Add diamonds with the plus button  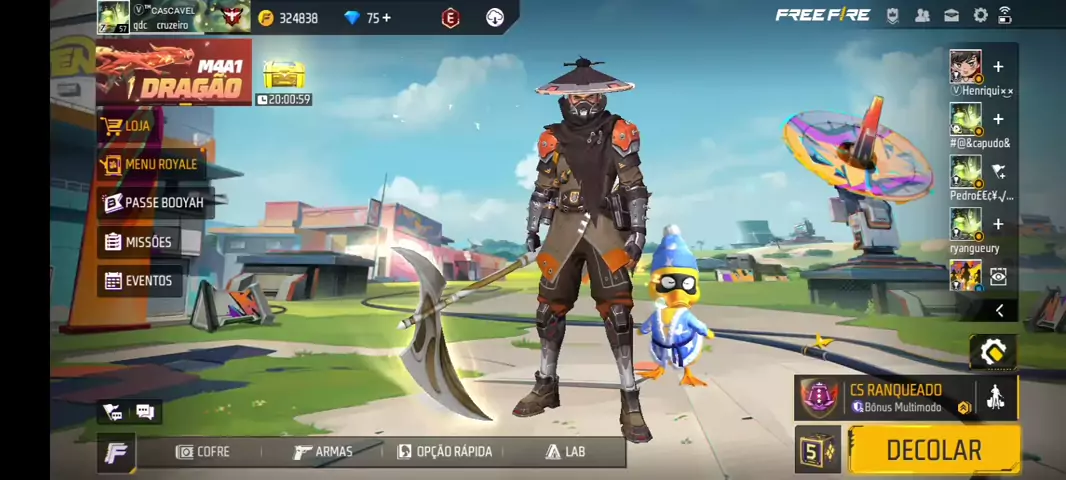point(386,18)
